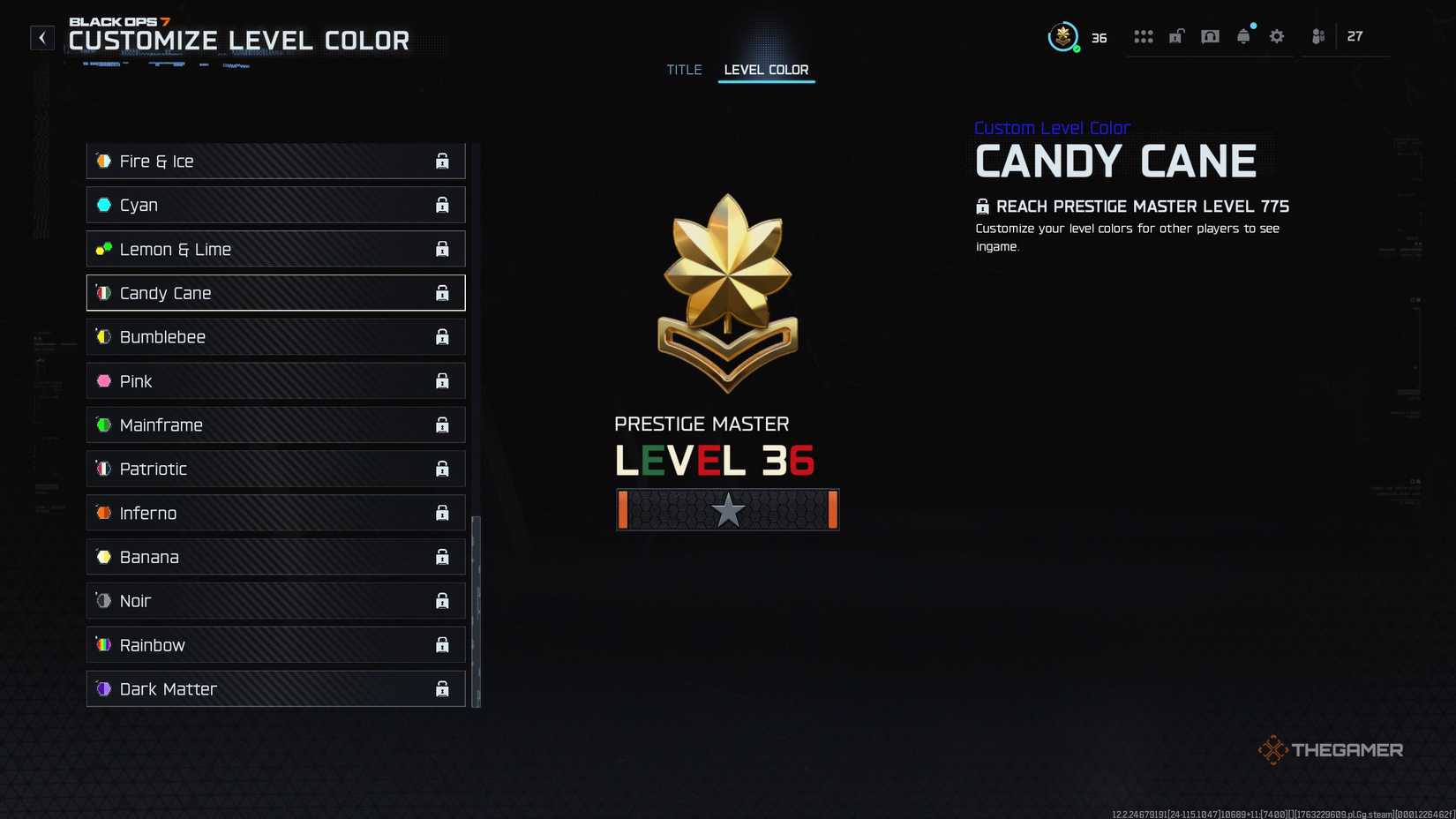Screen dimensions: 1456x819
Task: Click the lock icon on the Candy Cane row
Action: (441, 292)
